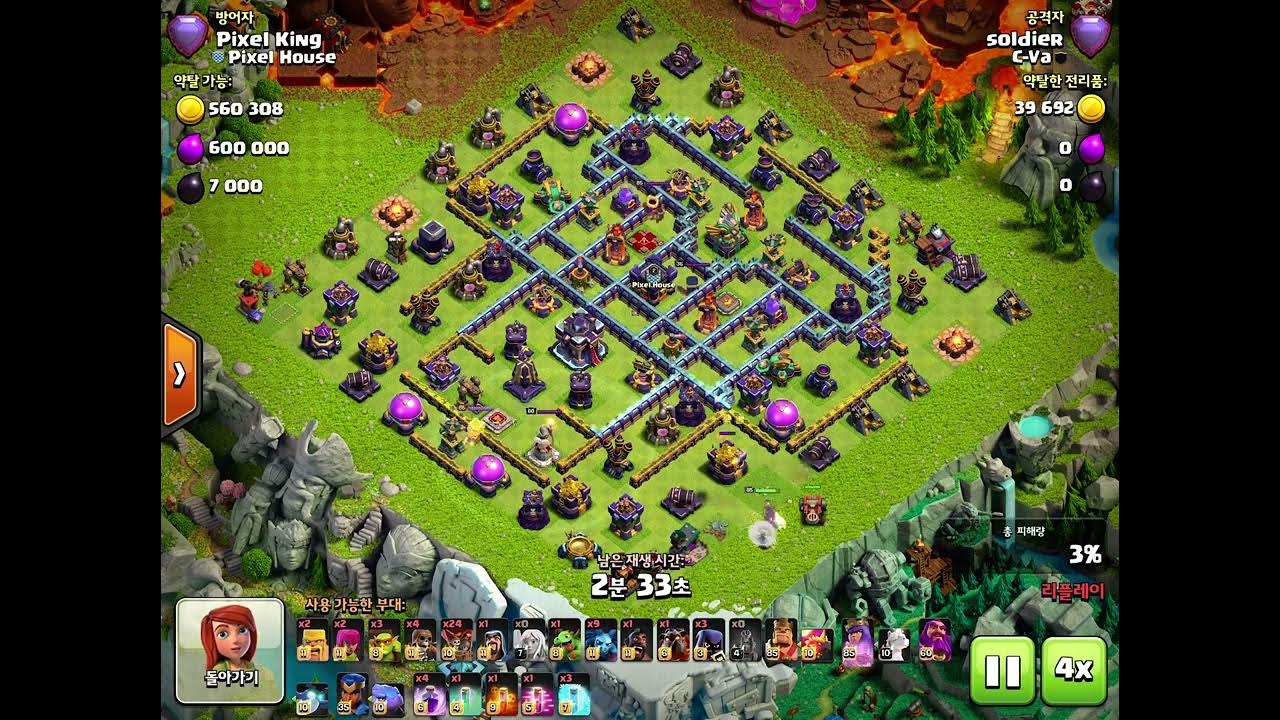
Task: Pick the Wall Breaker troop slot
Action: (420, 641)
